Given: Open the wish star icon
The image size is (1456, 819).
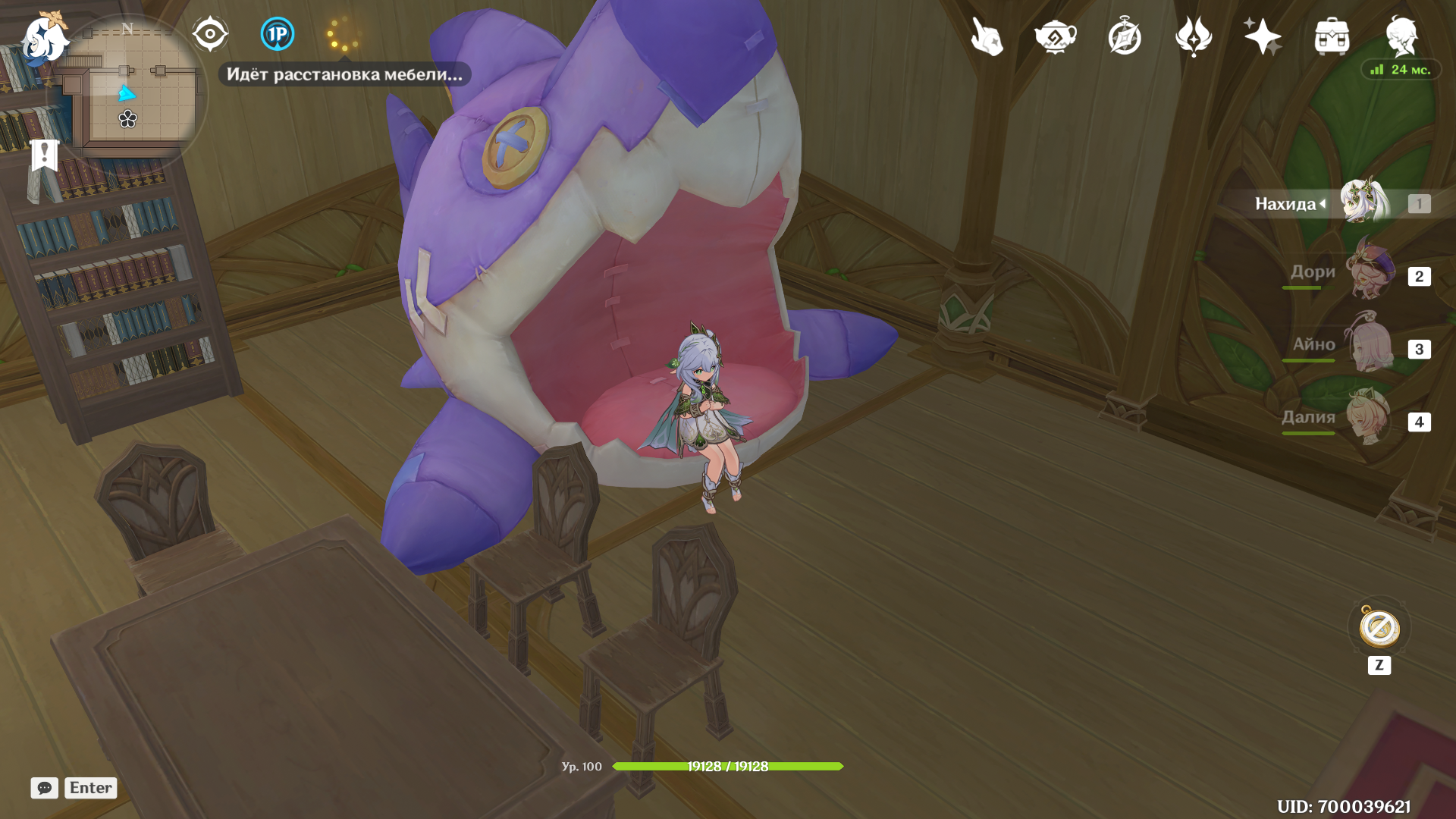Looking at the screenshot, I should point(1262,36).
